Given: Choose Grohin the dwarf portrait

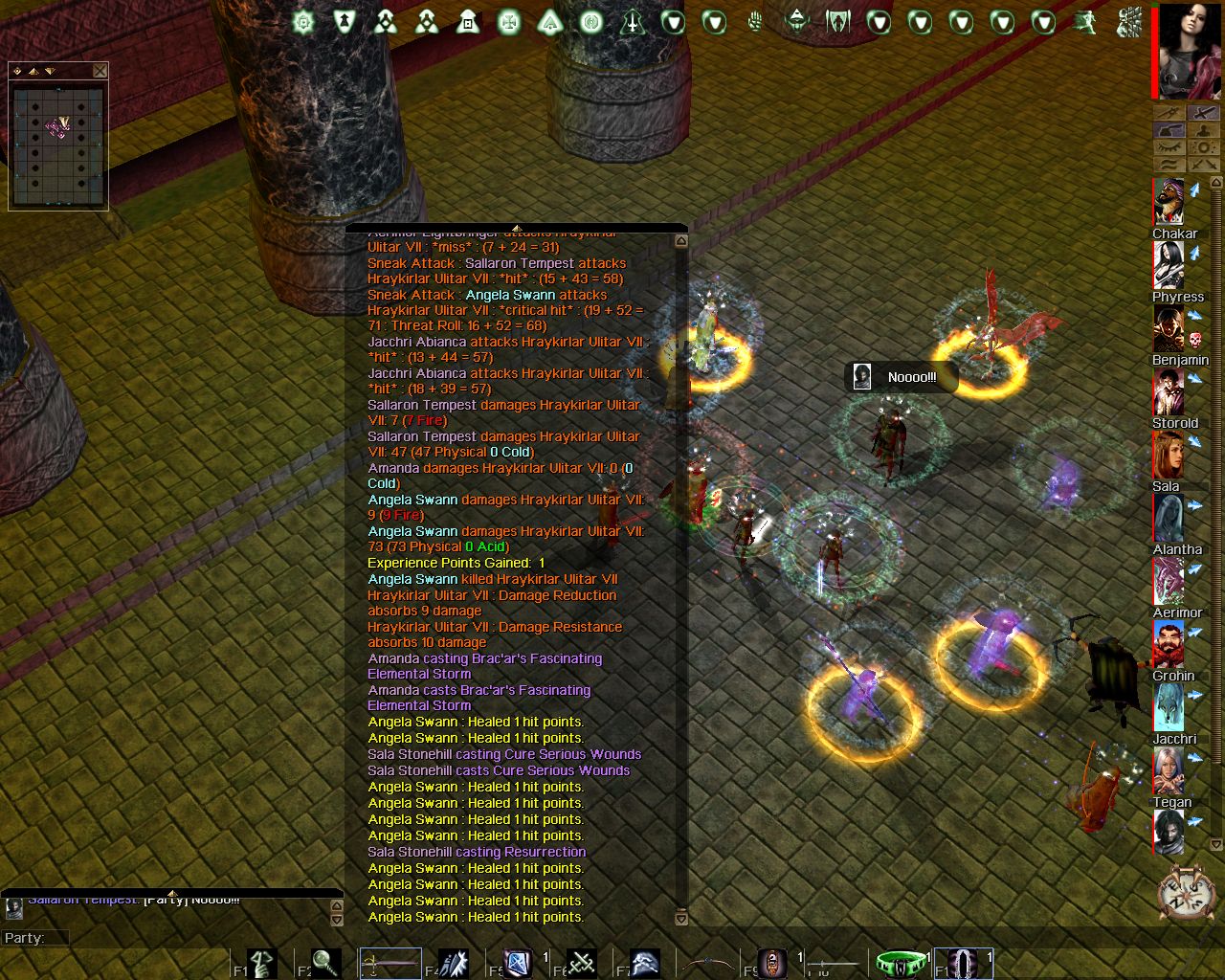Looking at the screenshot, I should pyautogui.click(x=1168, y=645).
